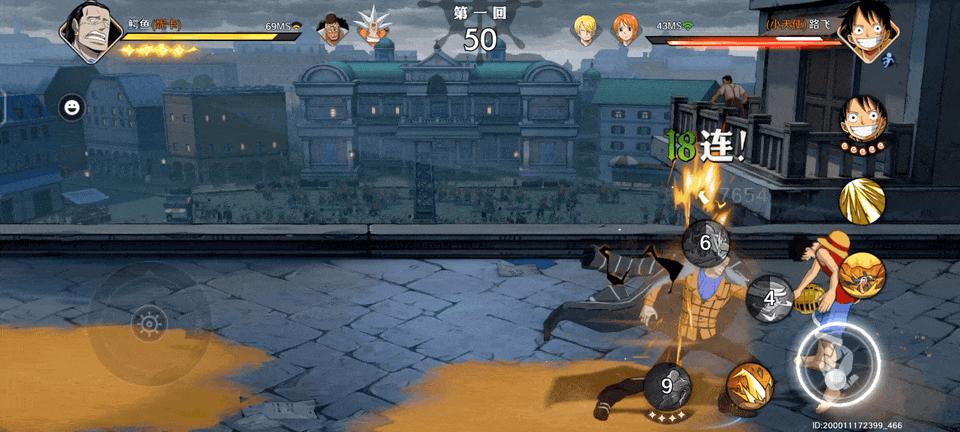This screenshot has width=960, height=432.
Task: Tap the blue running figure icon
Action: click(x=889, y=61)
